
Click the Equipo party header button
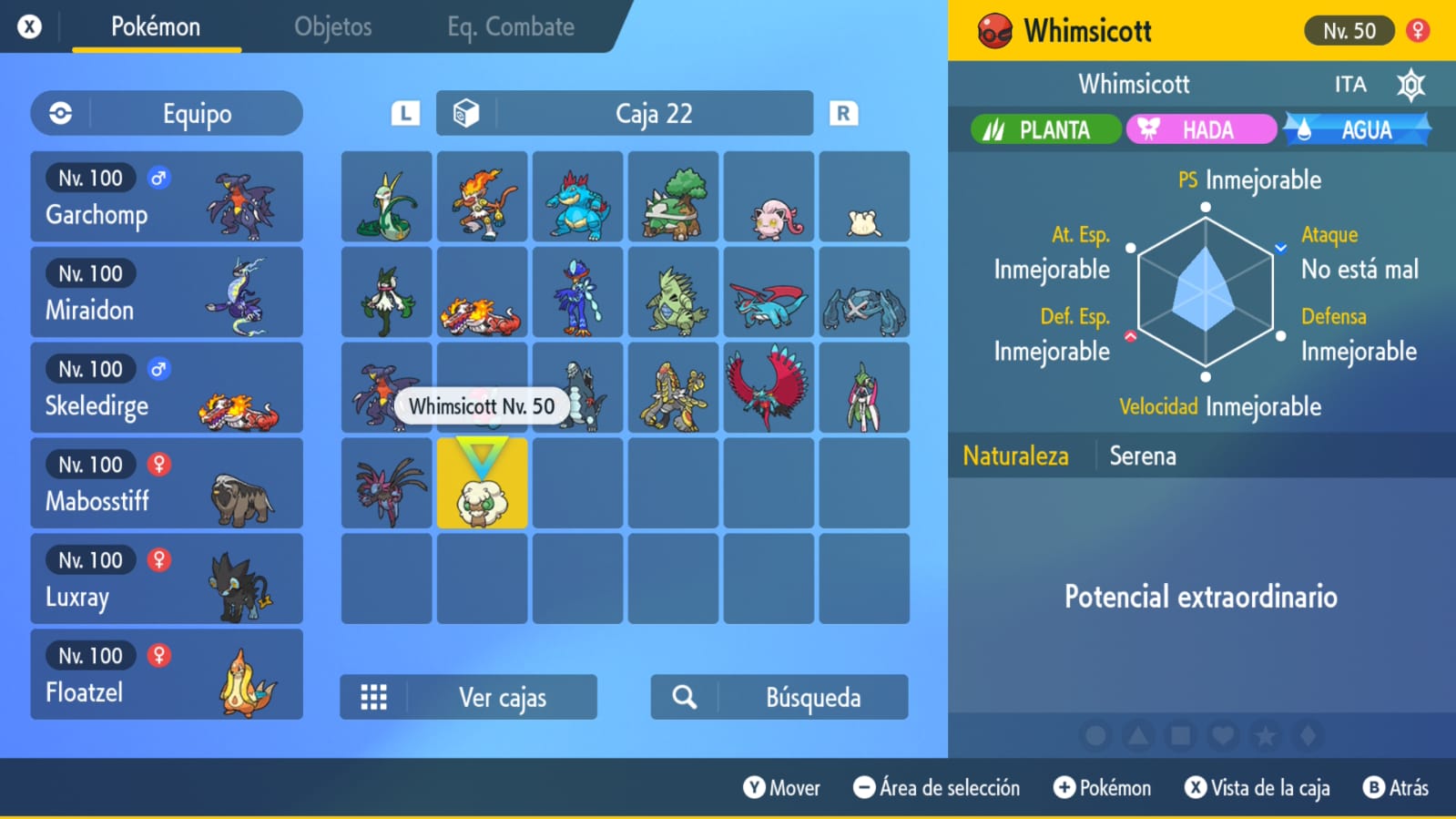[167, 114]
